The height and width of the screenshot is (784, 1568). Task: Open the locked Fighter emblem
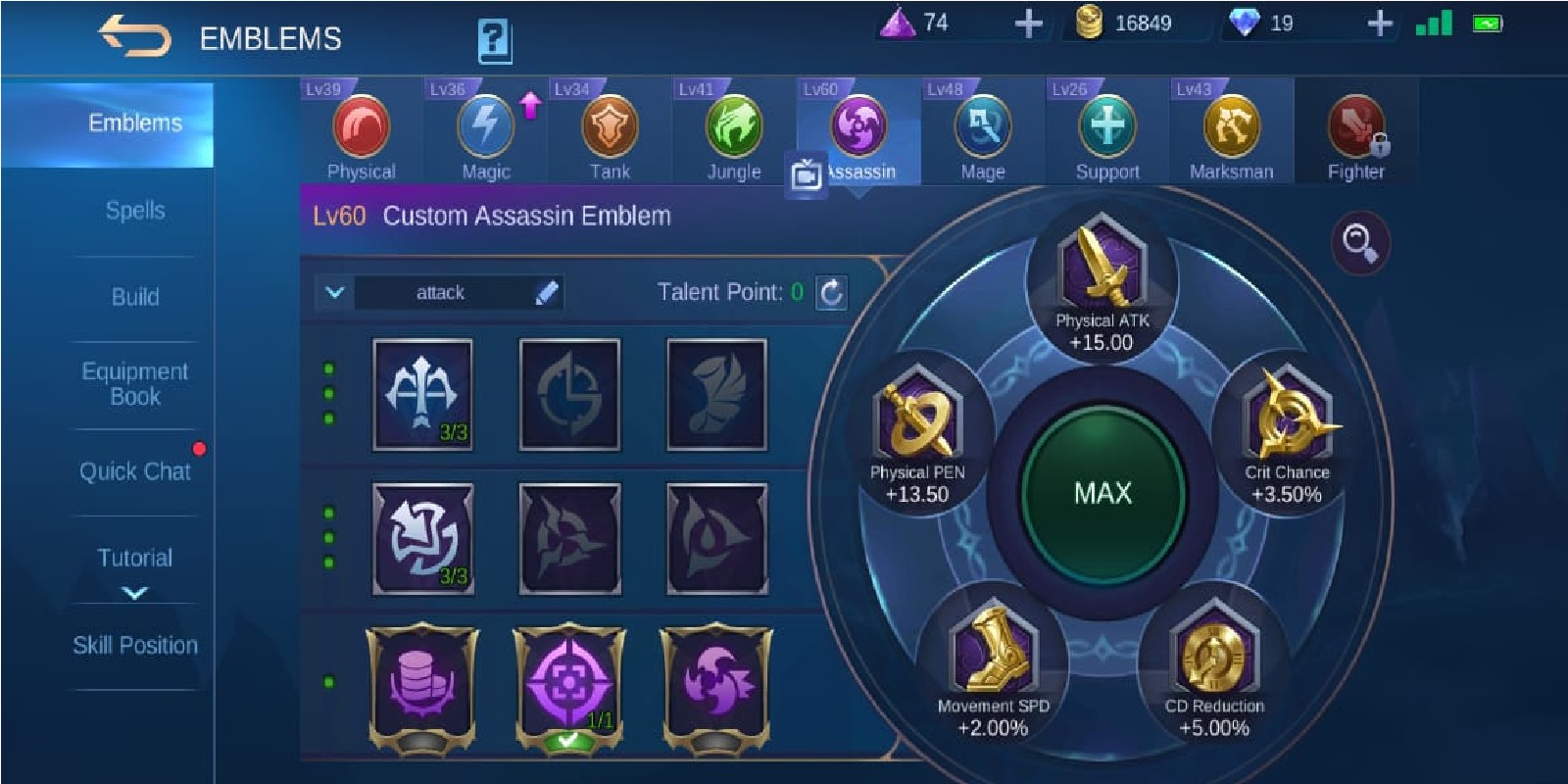[1354, 127]
